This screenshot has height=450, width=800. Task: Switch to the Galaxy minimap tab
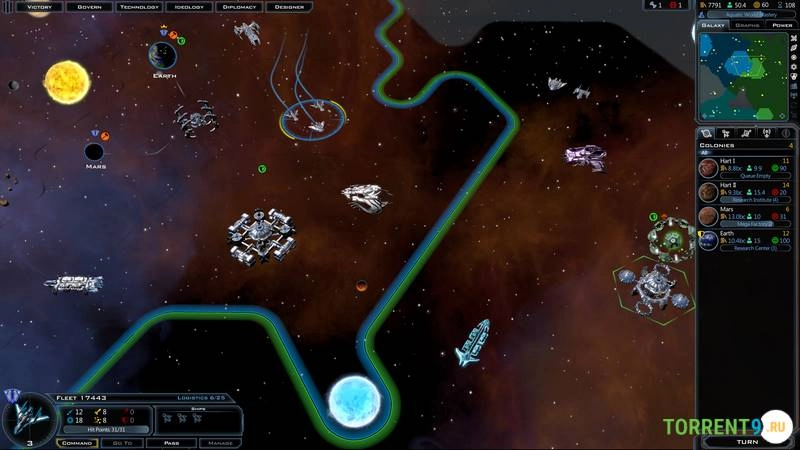(x=714, y=25)
